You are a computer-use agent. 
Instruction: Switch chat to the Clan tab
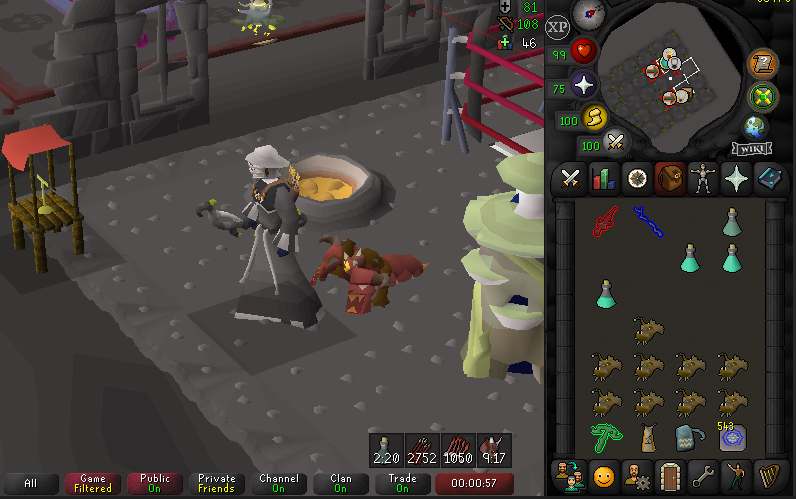340,484
